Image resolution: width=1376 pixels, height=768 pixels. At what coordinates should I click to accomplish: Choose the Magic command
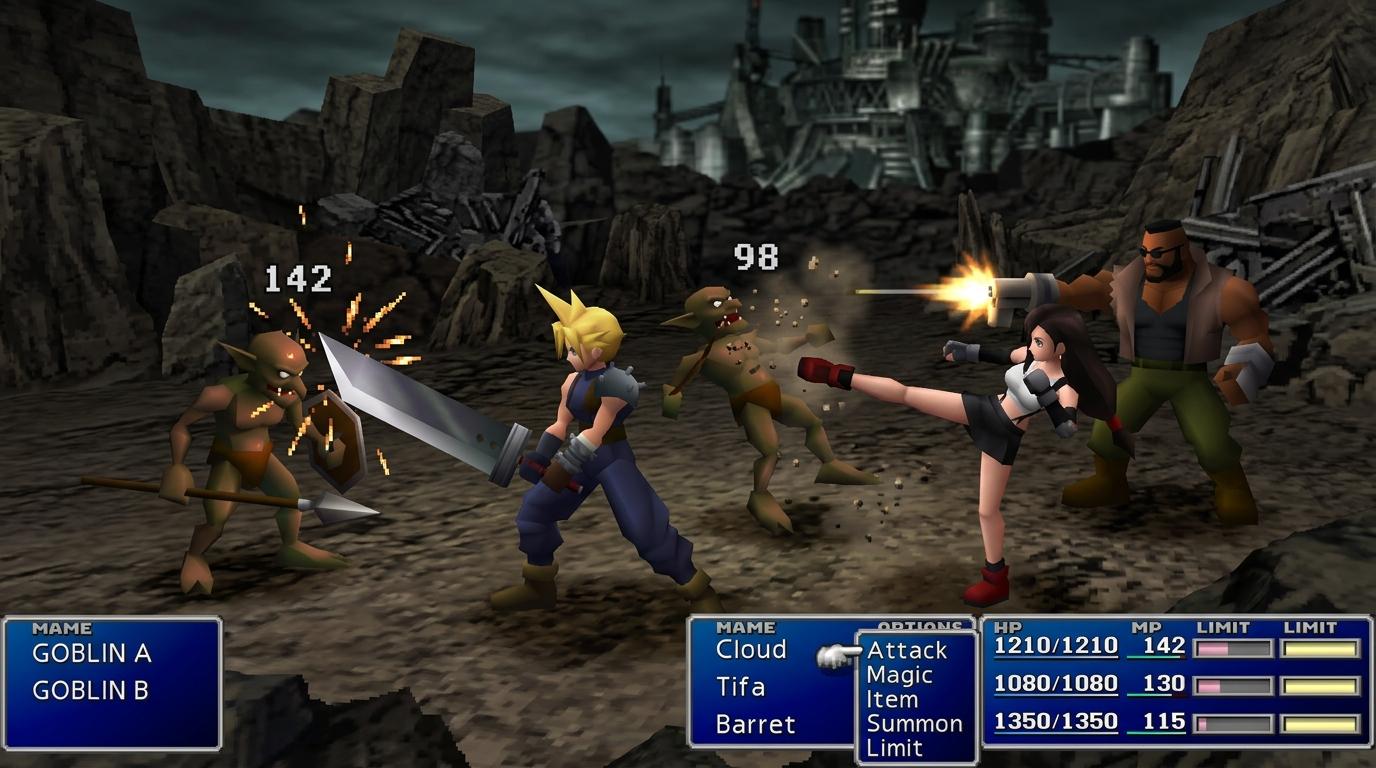pos(899,675)
